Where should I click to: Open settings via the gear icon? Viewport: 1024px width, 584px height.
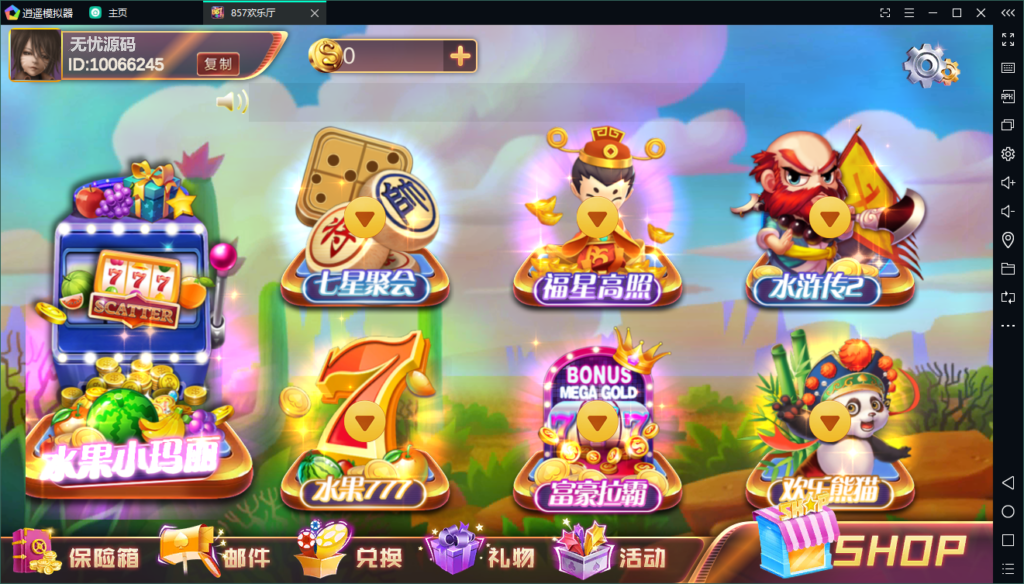[x=929, y=65]
